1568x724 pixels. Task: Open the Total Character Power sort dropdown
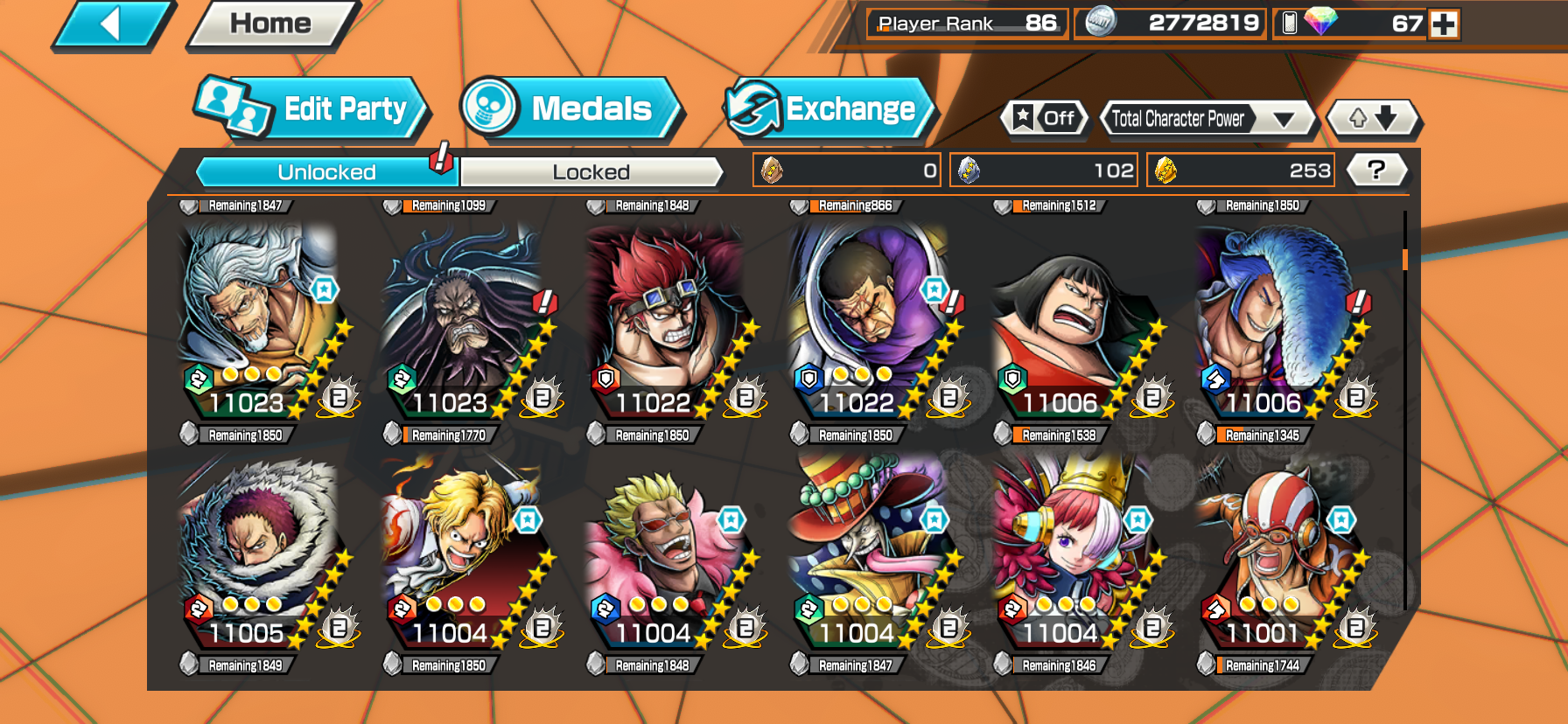[1208, 119]
